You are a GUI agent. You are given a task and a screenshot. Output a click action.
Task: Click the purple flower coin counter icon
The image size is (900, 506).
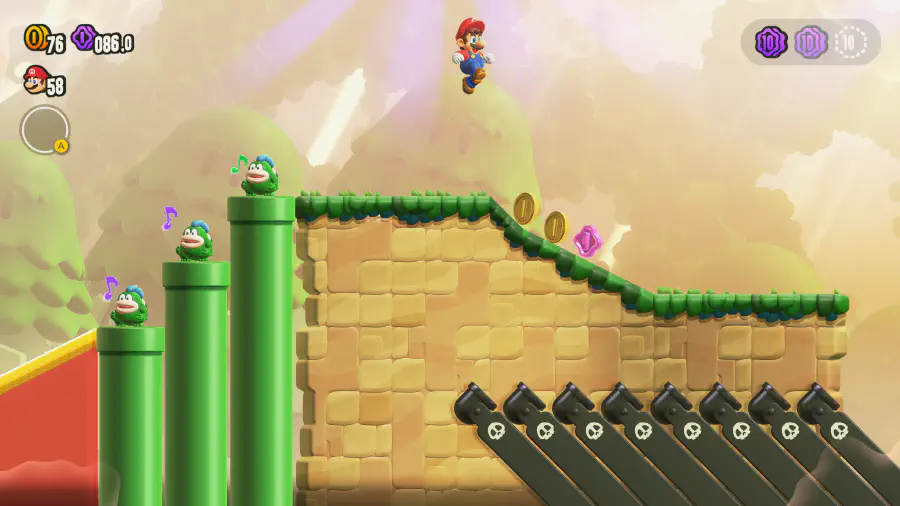click(83, 38)
